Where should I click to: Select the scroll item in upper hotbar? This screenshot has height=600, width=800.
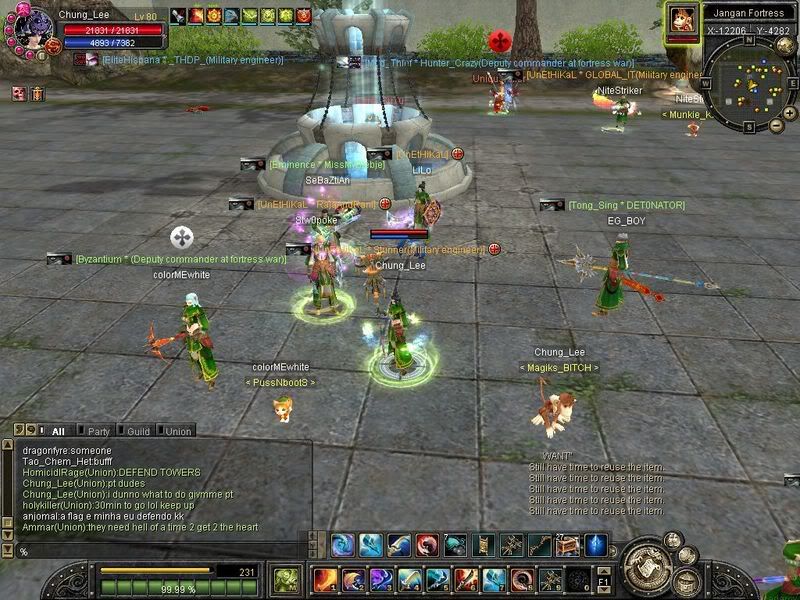click(483, 545)
